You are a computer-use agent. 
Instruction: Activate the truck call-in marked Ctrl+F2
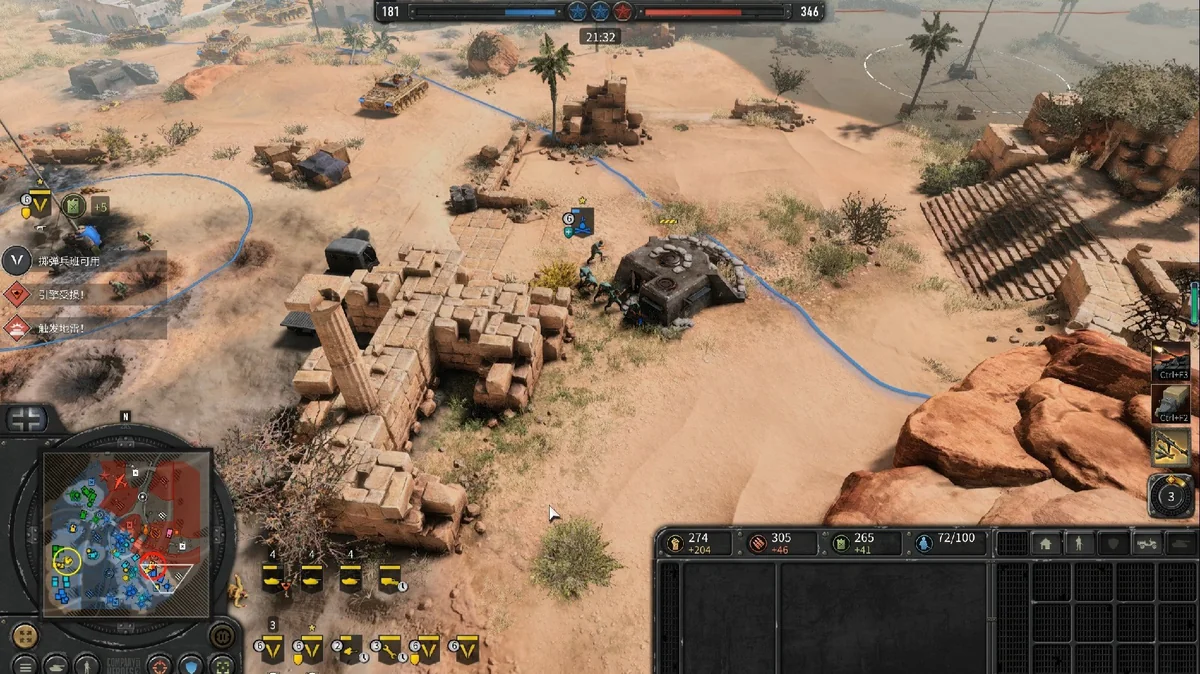click(x=1170, y=404)
